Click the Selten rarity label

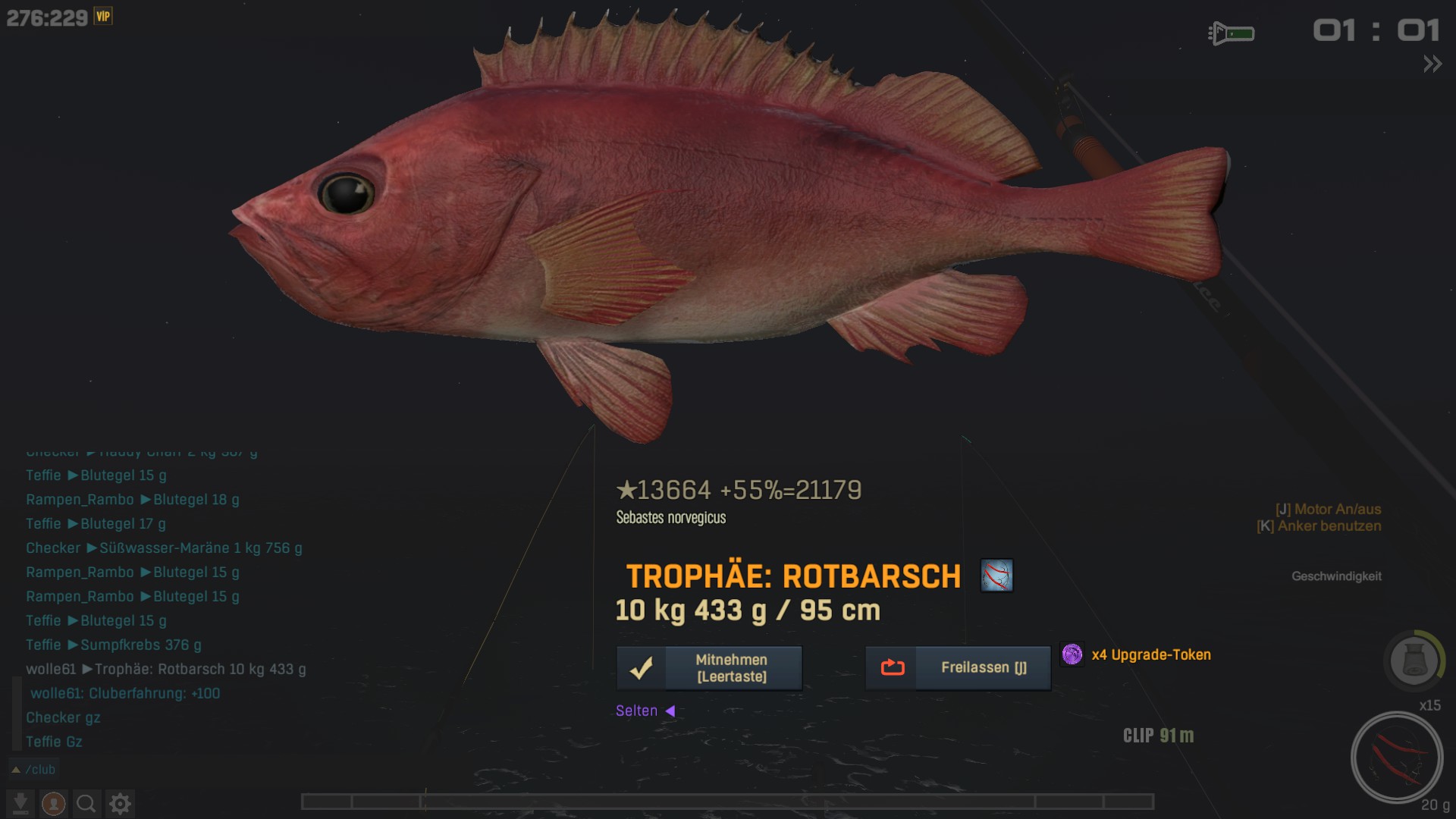(x=637, y=711)
